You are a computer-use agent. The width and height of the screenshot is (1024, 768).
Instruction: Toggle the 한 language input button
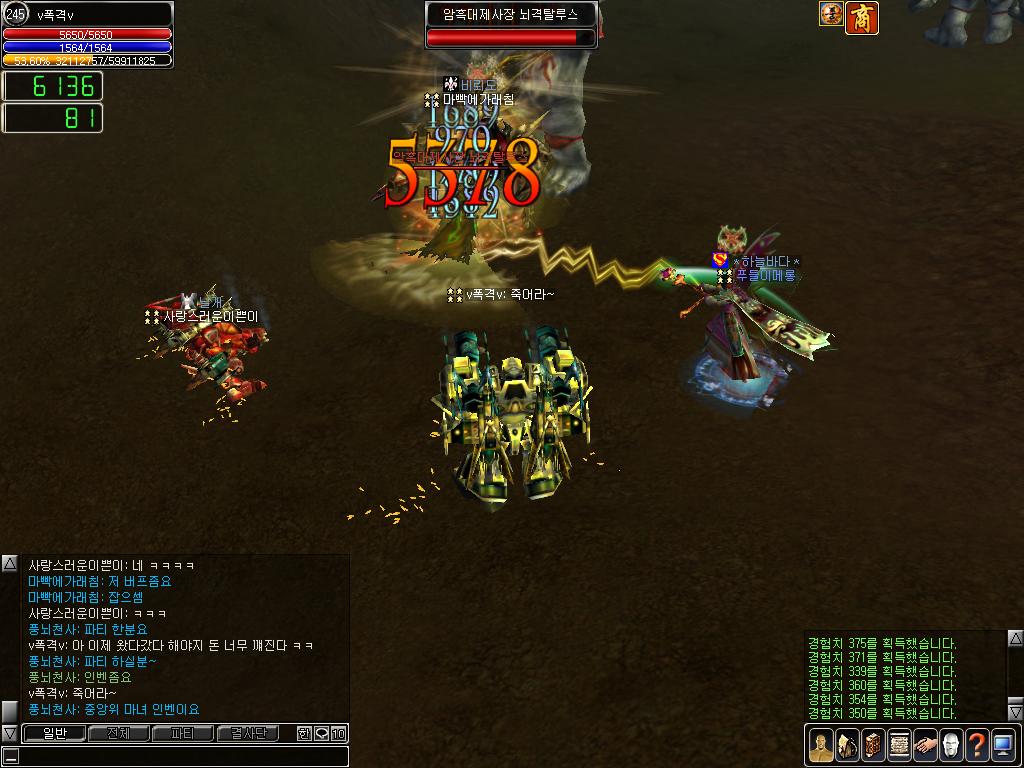click(x=304, y=733)
